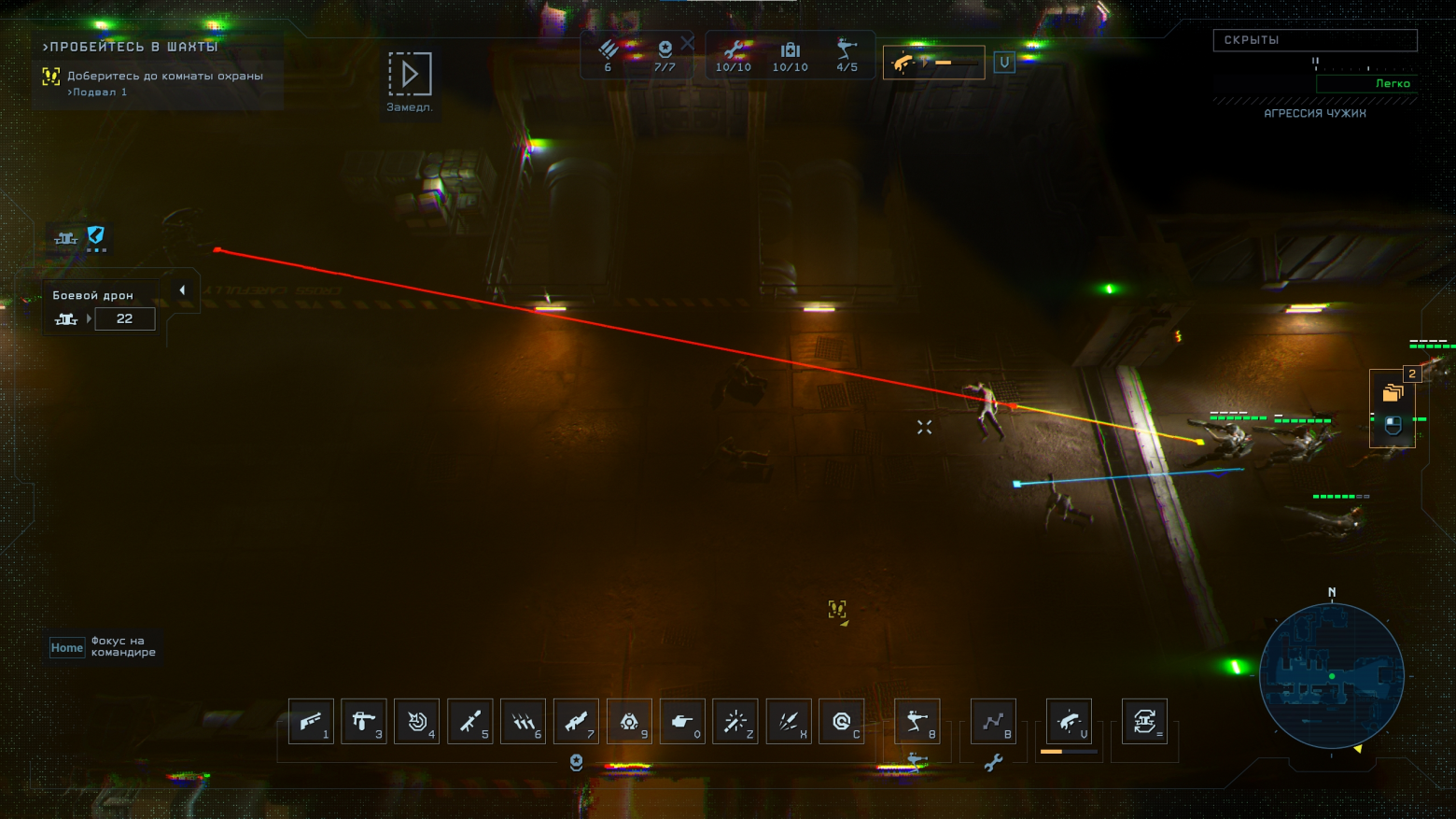Toggle the slow-motion Замедл. button

410,75
